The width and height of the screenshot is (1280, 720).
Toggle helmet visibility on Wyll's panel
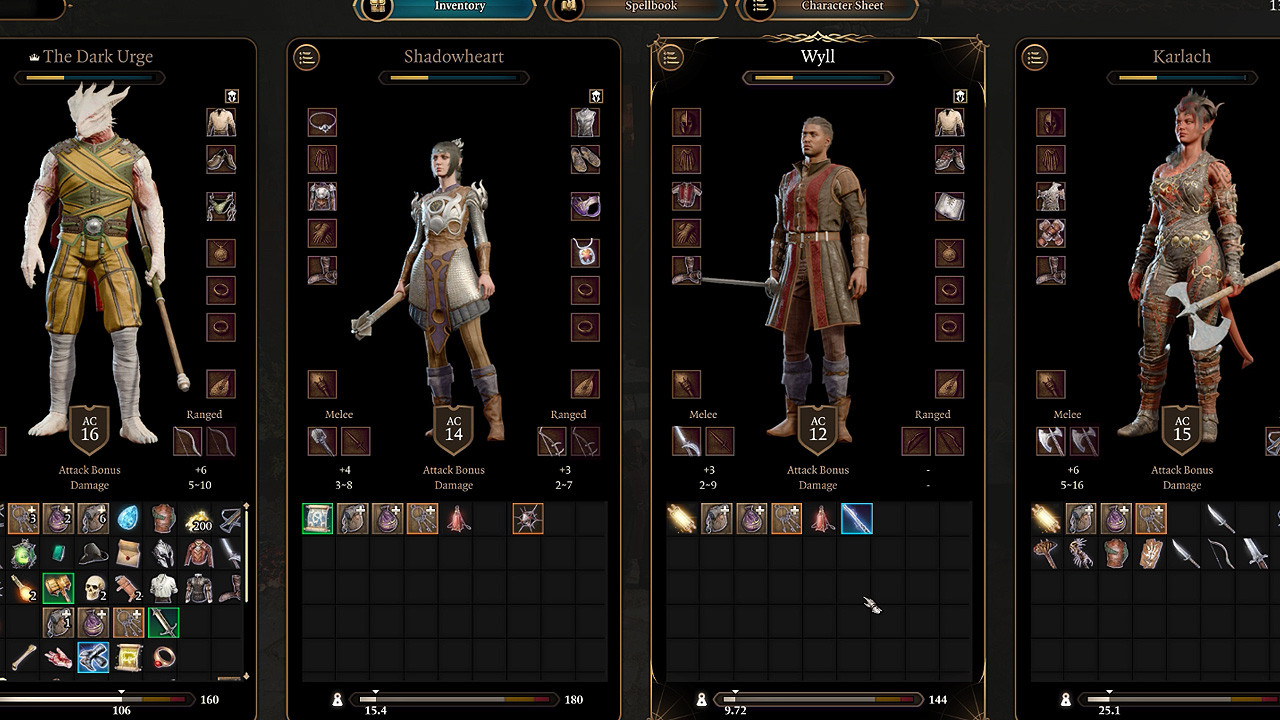click(959, 96)
